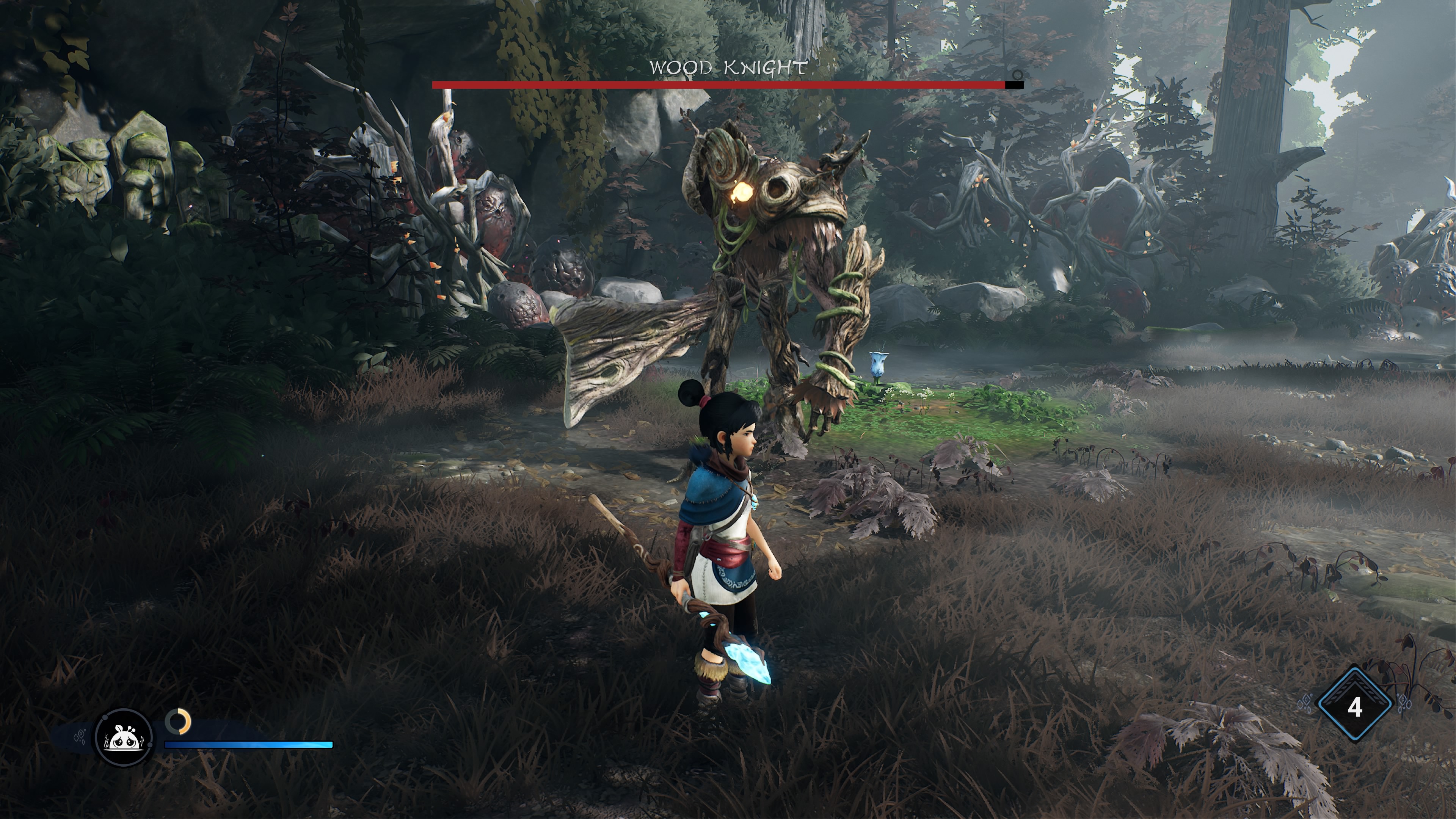The height and width of the screenshot is (819, 1456).
Task: Click the blue diamond icon showing 4
Action: (x=1355, y=706)
